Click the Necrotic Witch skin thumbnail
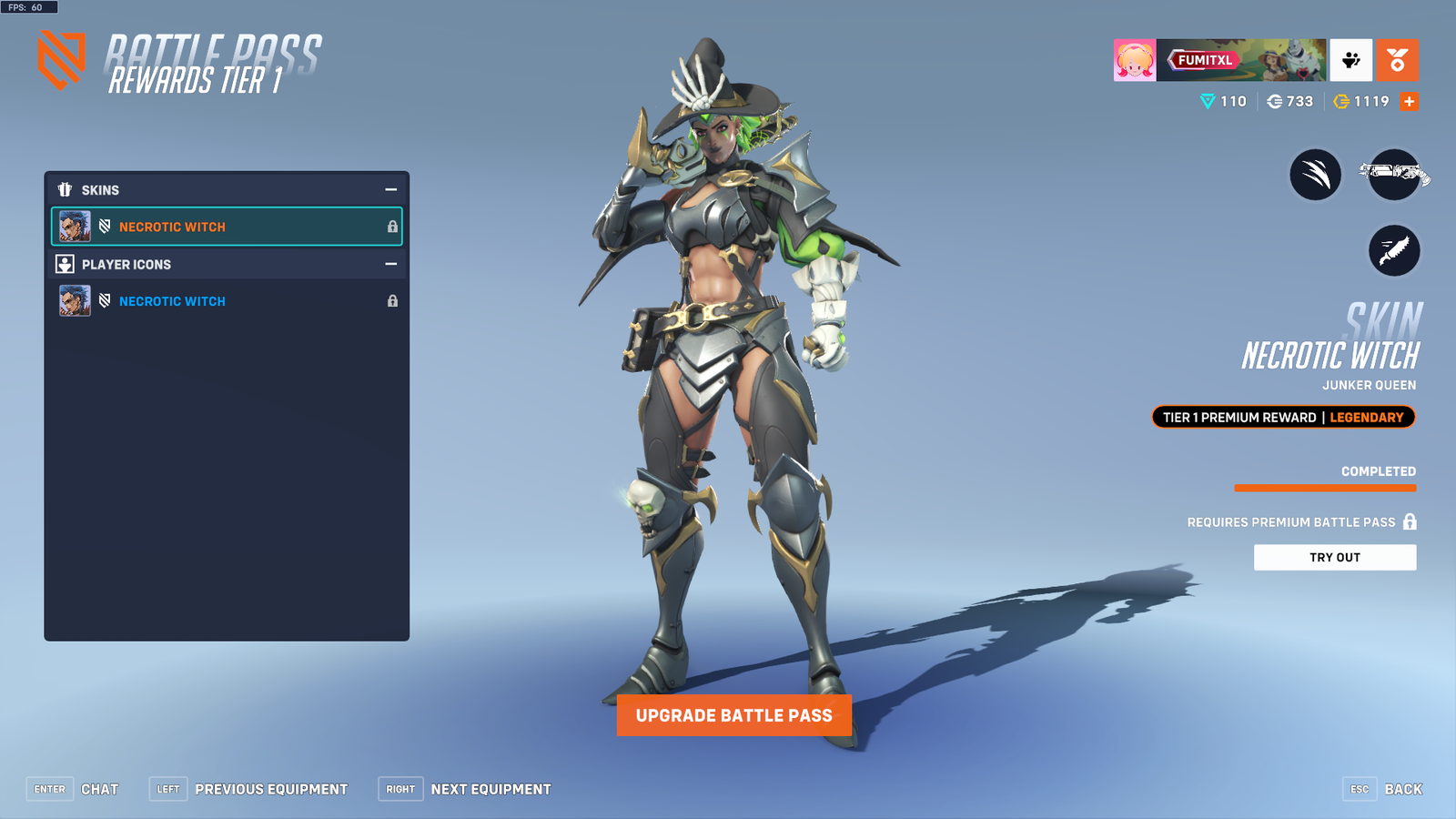 pos(74,227)
